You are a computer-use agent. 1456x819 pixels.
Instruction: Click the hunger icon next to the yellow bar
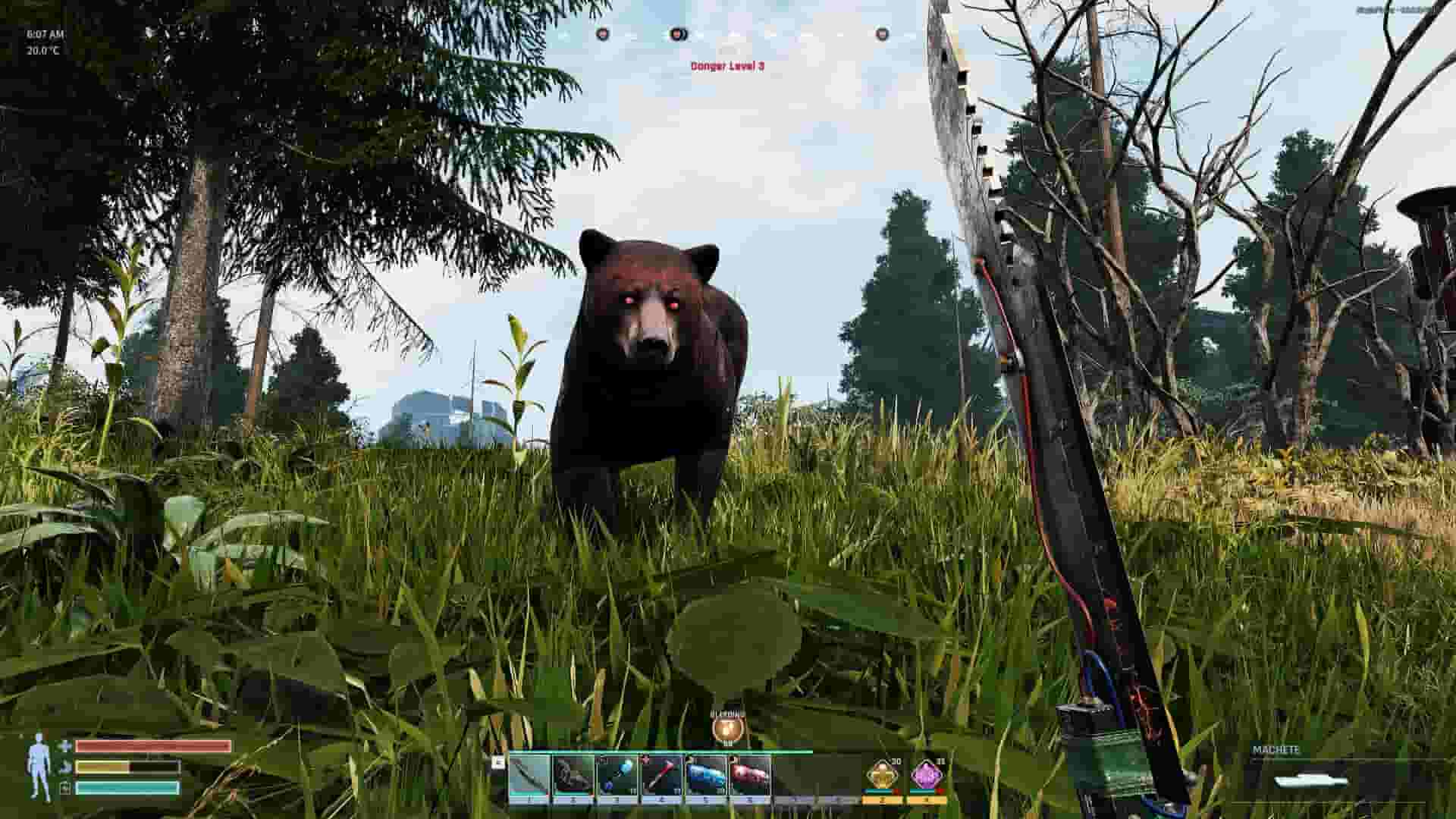pos(65,767)
